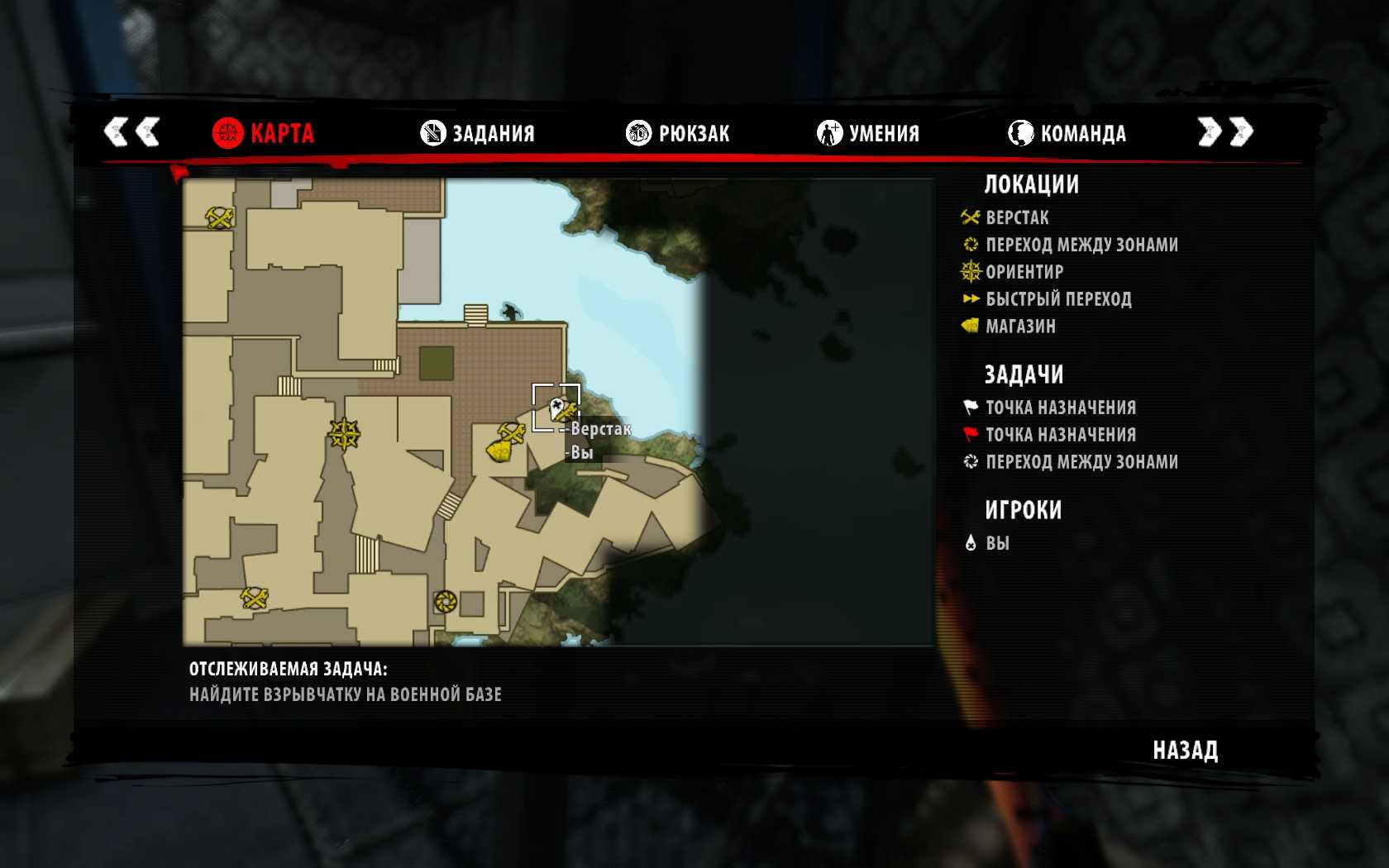Click the Быстрый переход legend entry
Image resolution: width=1389 pixels, height=868 pixels.
point(1058,299)
